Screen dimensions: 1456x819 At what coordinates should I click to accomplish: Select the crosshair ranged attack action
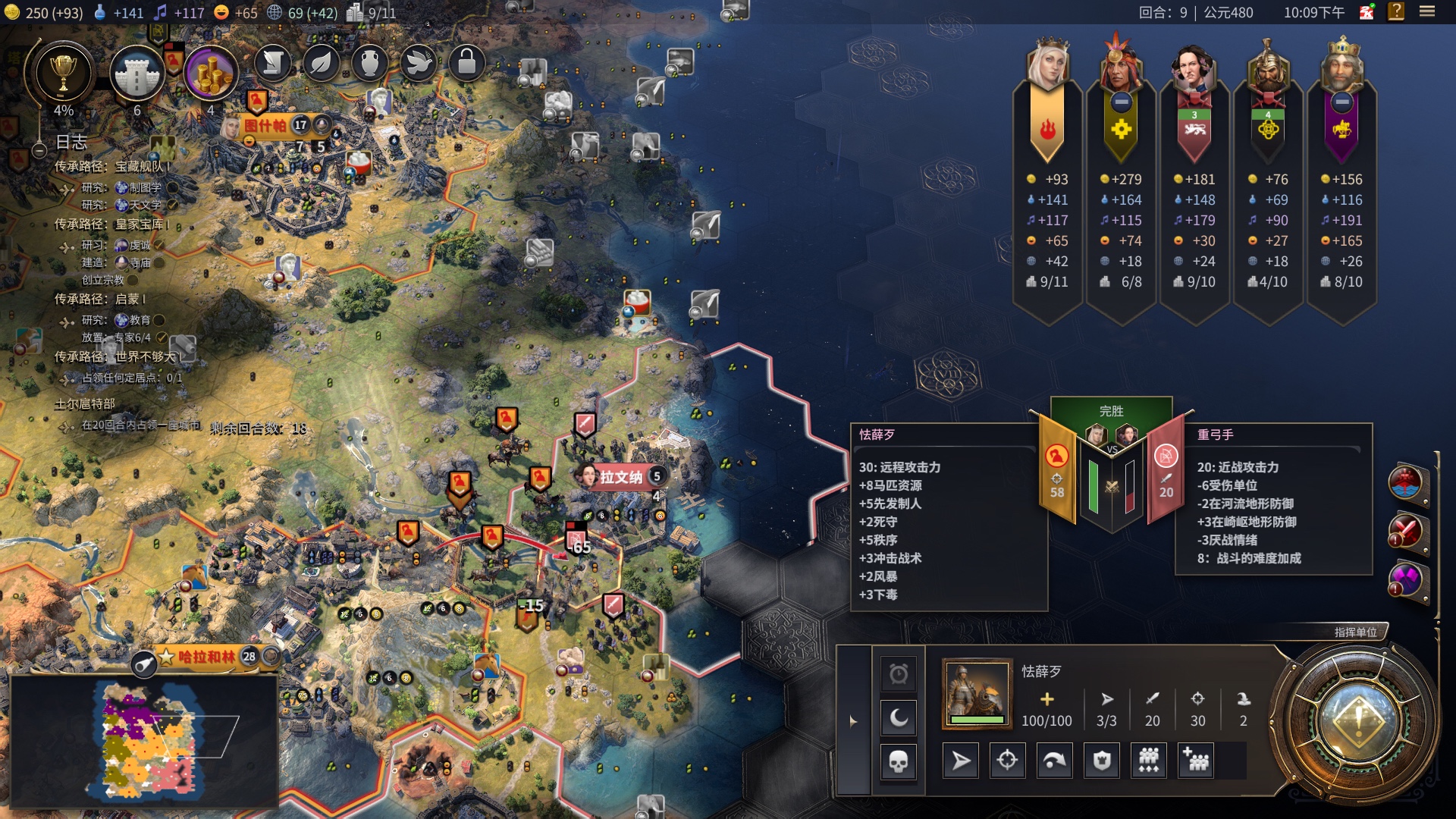point(1007,761)
